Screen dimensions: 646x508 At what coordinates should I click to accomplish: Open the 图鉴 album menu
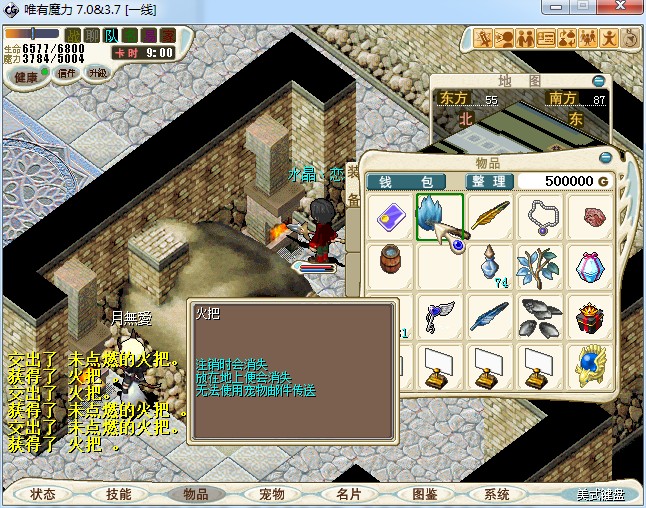pyautogui.click(x=424, y=494)
